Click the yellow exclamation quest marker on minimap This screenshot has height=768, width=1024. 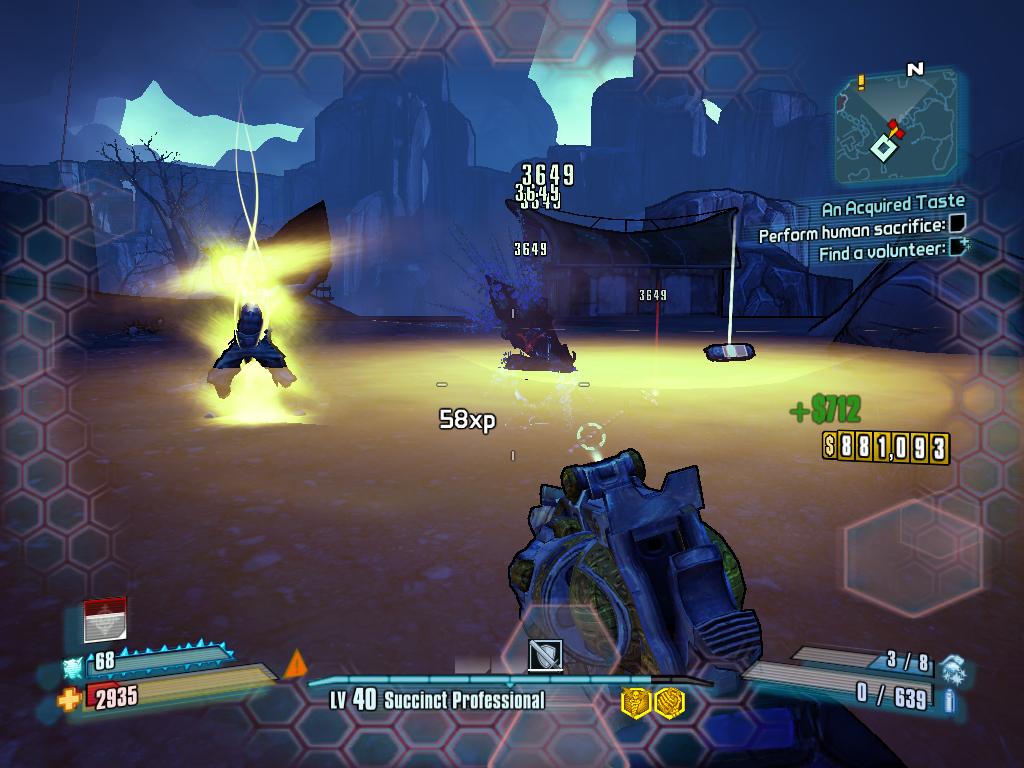[x=860, y=82]
